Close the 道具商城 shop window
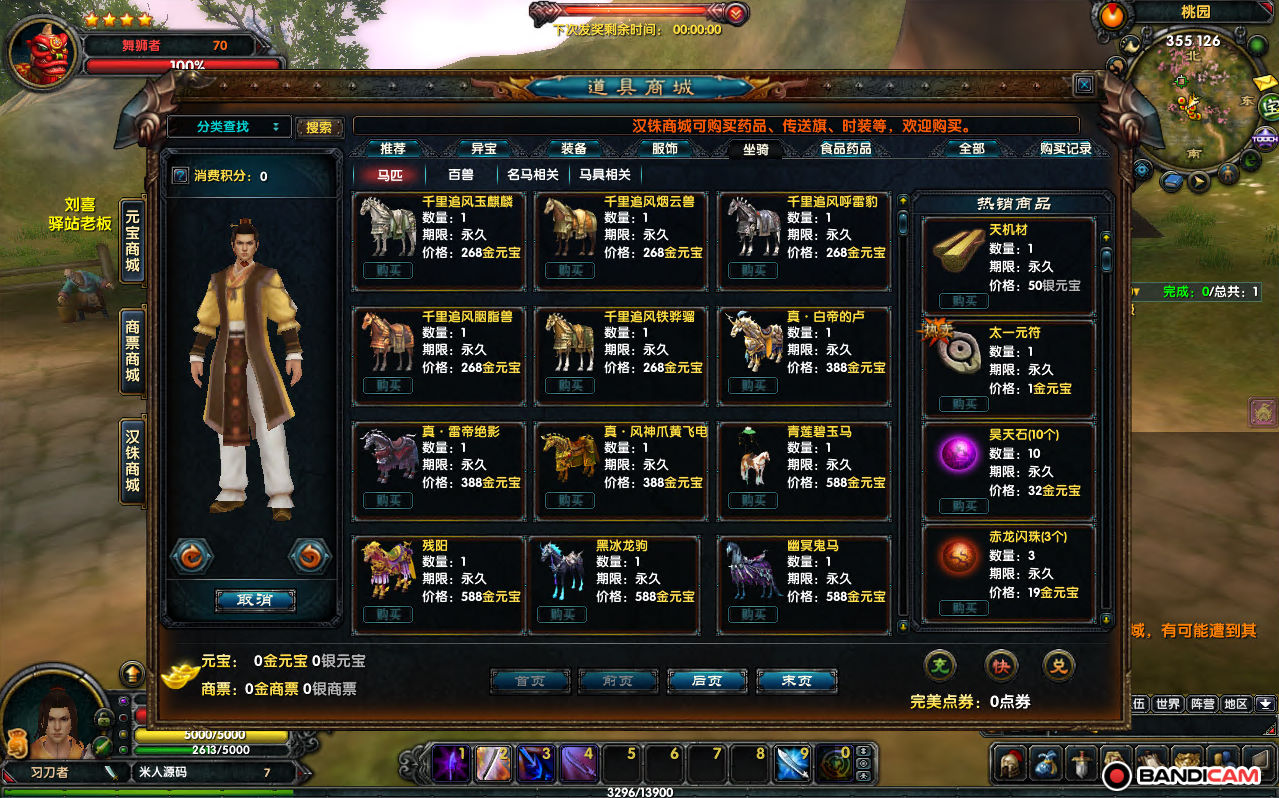 [x=1083, y=85]
